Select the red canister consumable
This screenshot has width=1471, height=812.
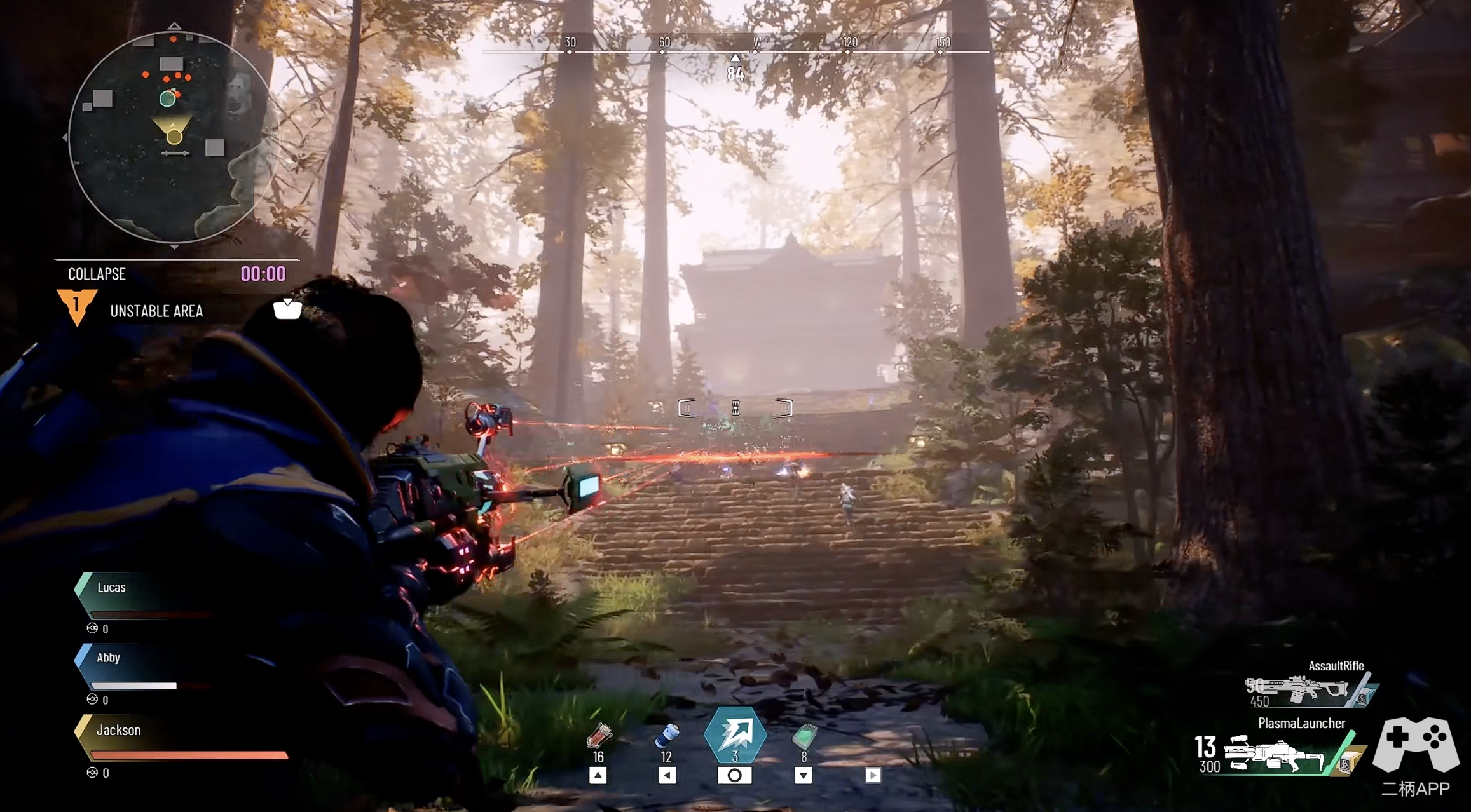pyautogui.click(x=598, y=737)
